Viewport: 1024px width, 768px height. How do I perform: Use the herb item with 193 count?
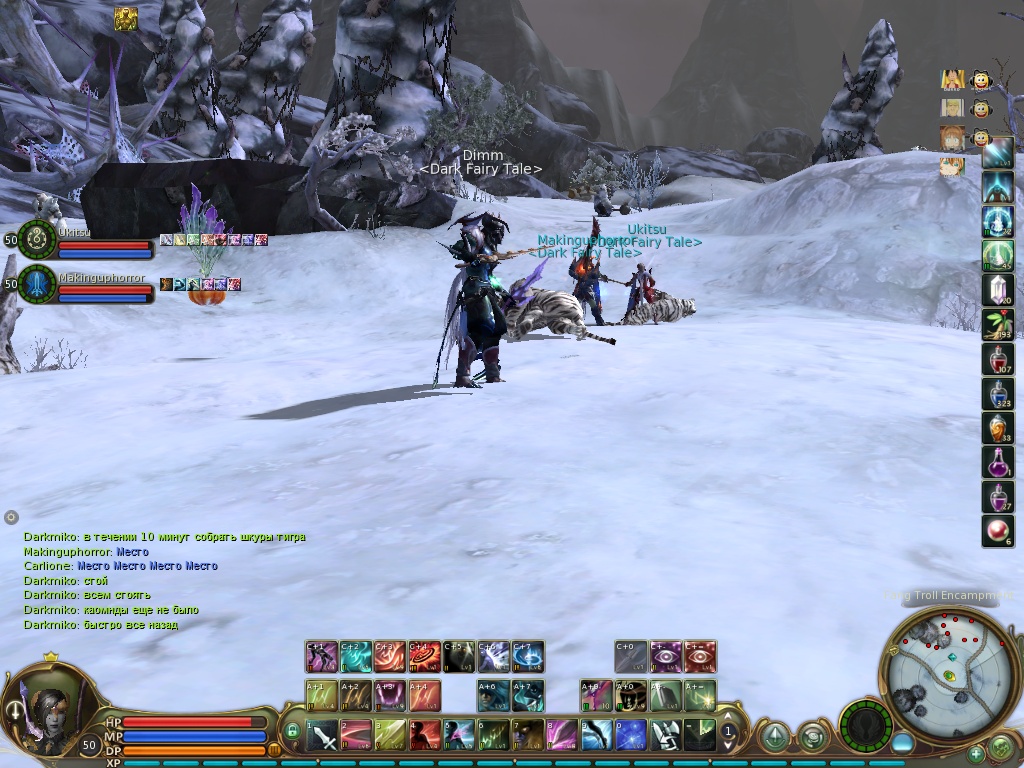coord(997,324)
